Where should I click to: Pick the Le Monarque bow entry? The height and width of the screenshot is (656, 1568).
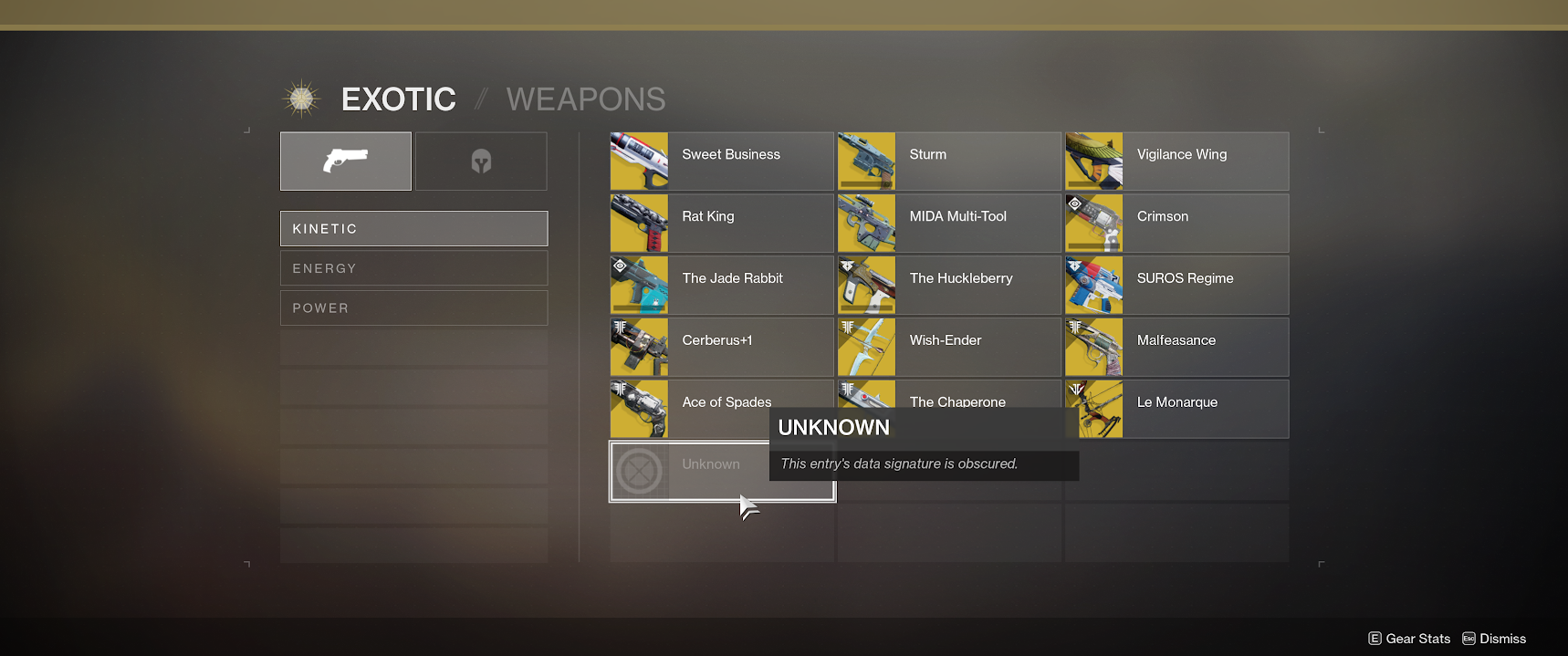[1176, 410]
